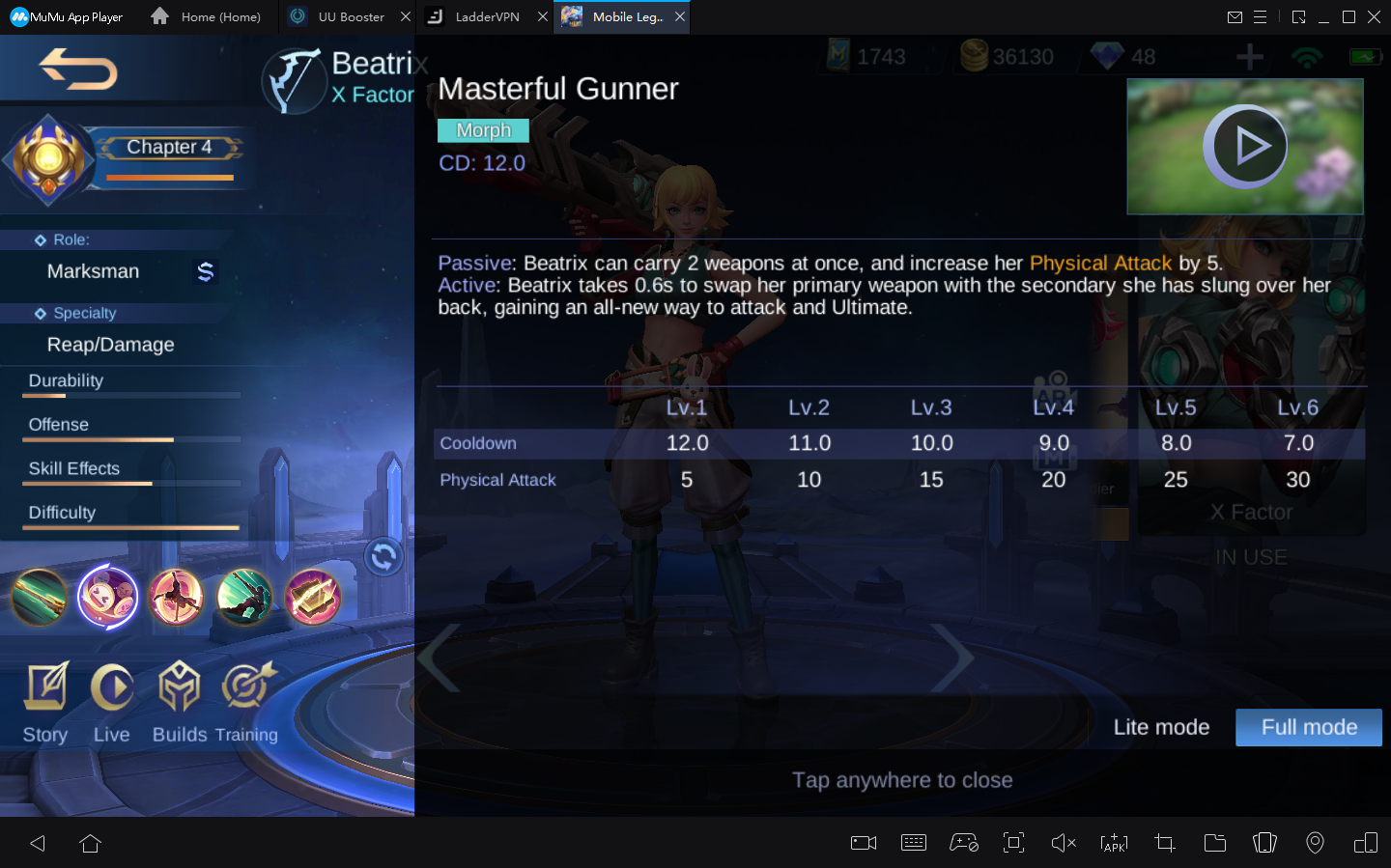The width and height of the screenshot is (1391, 868).
Task: Play the skill preview video
Action: tap(1245, 146)
